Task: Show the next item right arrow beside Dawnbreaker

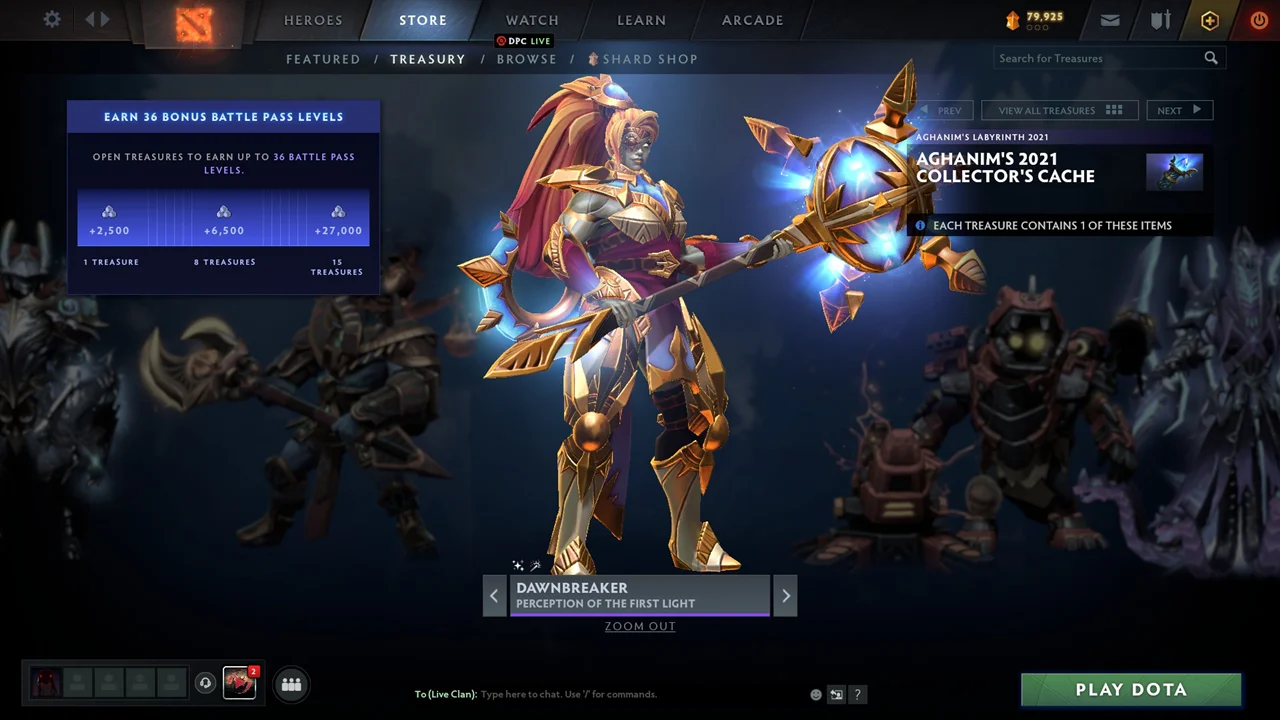Action: click(785, 596)
